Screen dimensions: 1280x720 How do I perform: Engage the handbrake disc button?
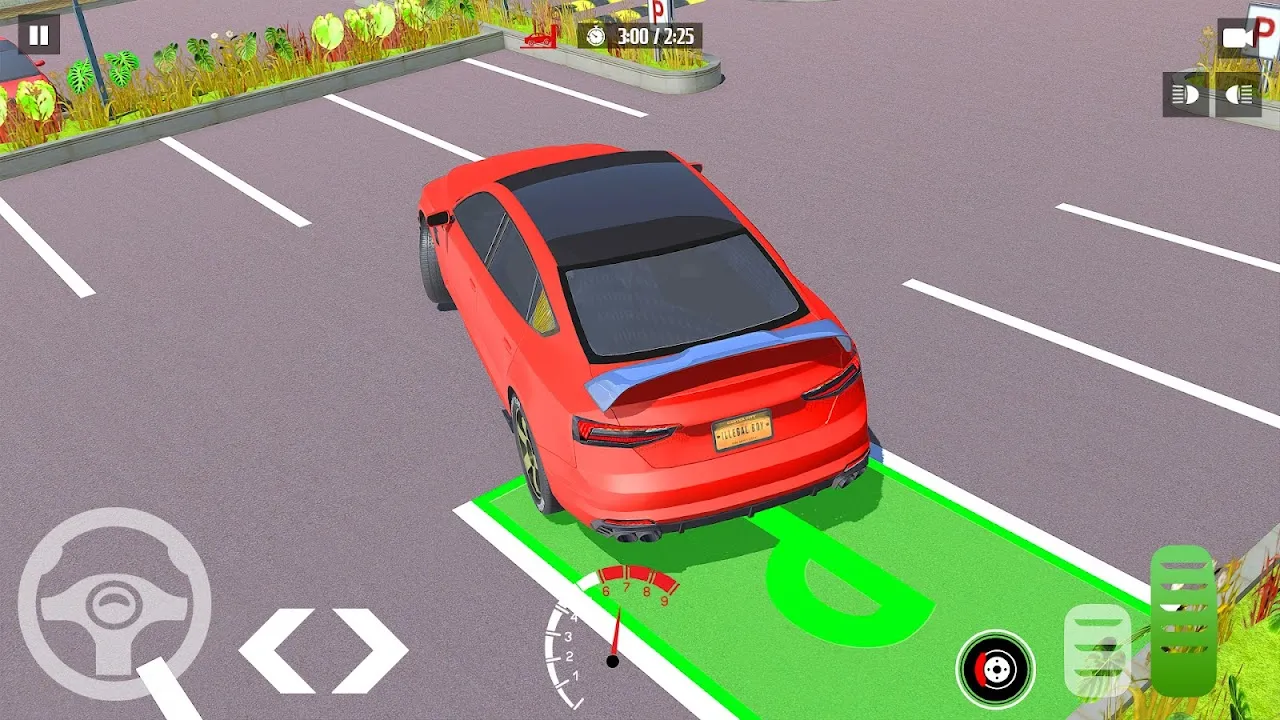click(x=995, y=669)
